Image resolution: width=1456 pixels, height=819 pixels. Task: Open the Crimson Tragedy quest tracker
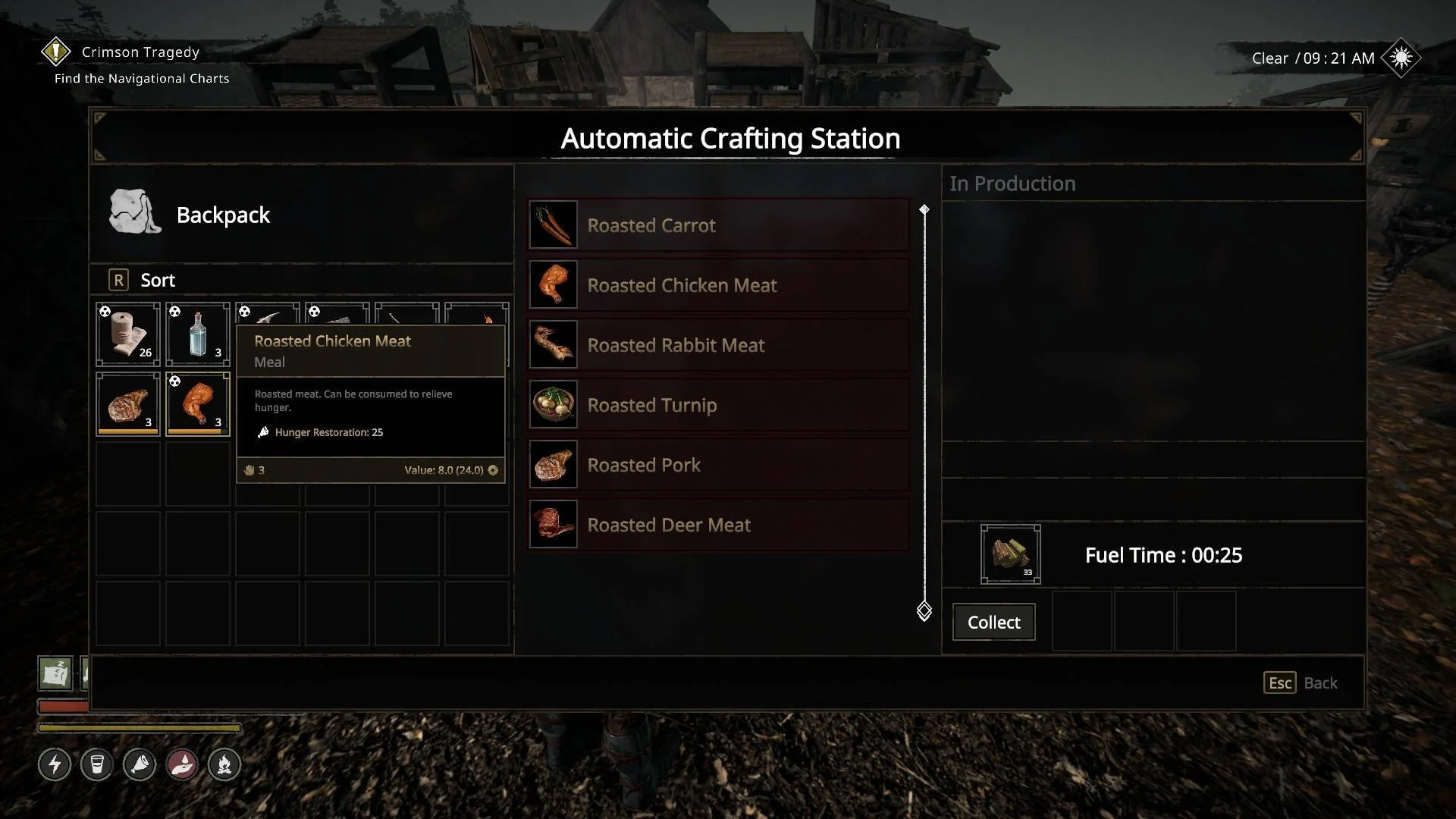[140, 52]
